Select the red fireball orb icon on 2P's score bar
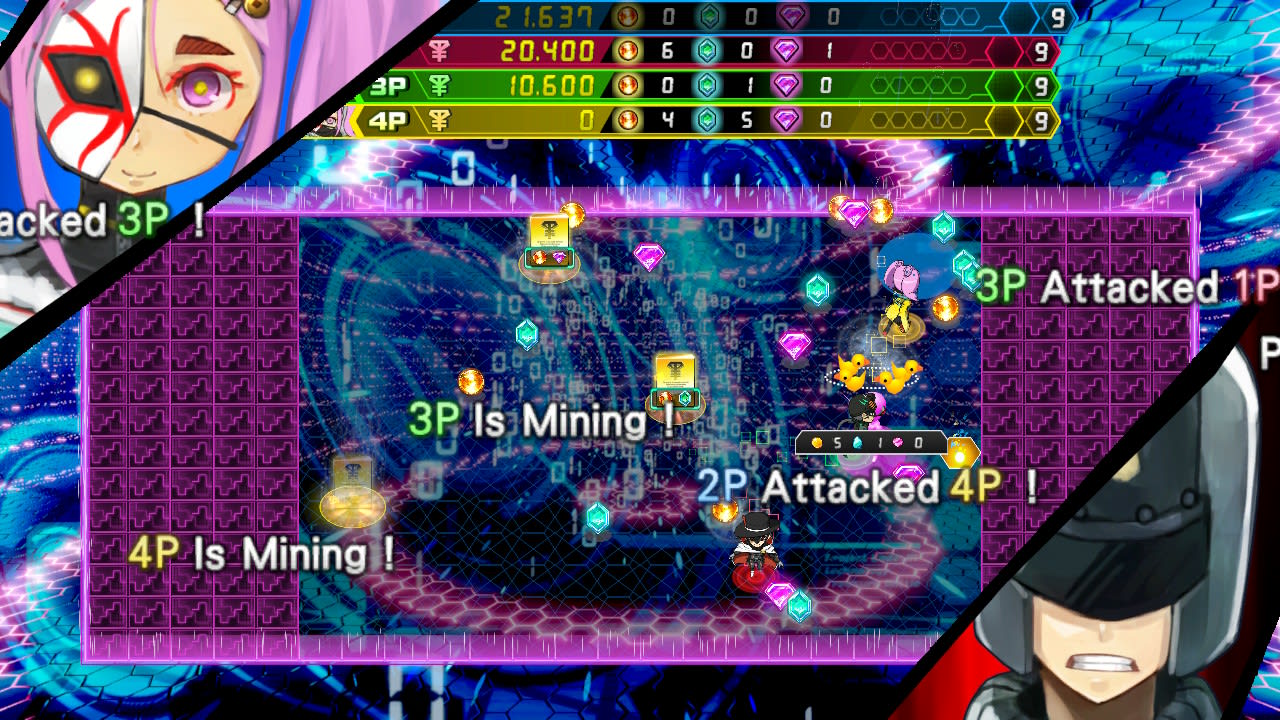 (x=626, y=49)
